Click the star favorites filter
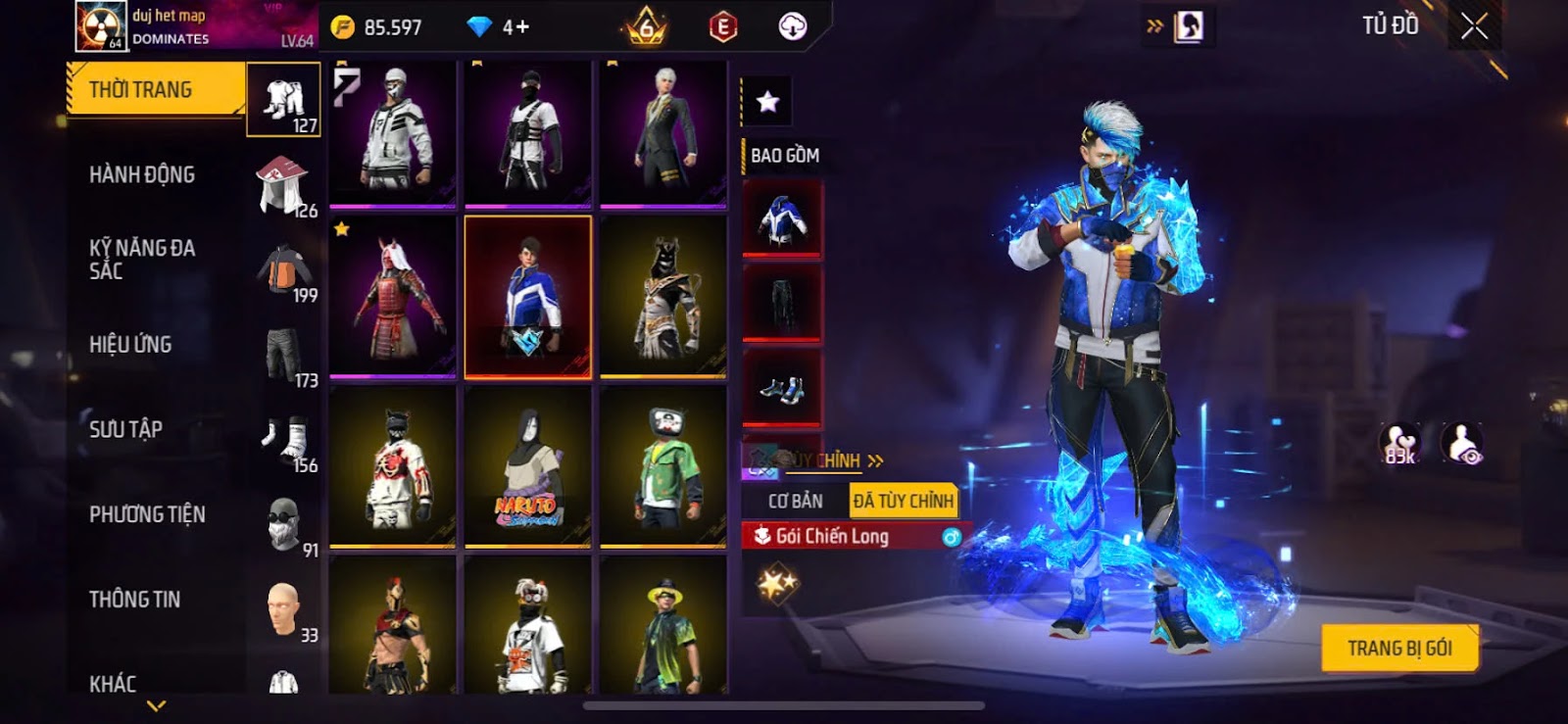1568x724 pixels. [767, 101]
